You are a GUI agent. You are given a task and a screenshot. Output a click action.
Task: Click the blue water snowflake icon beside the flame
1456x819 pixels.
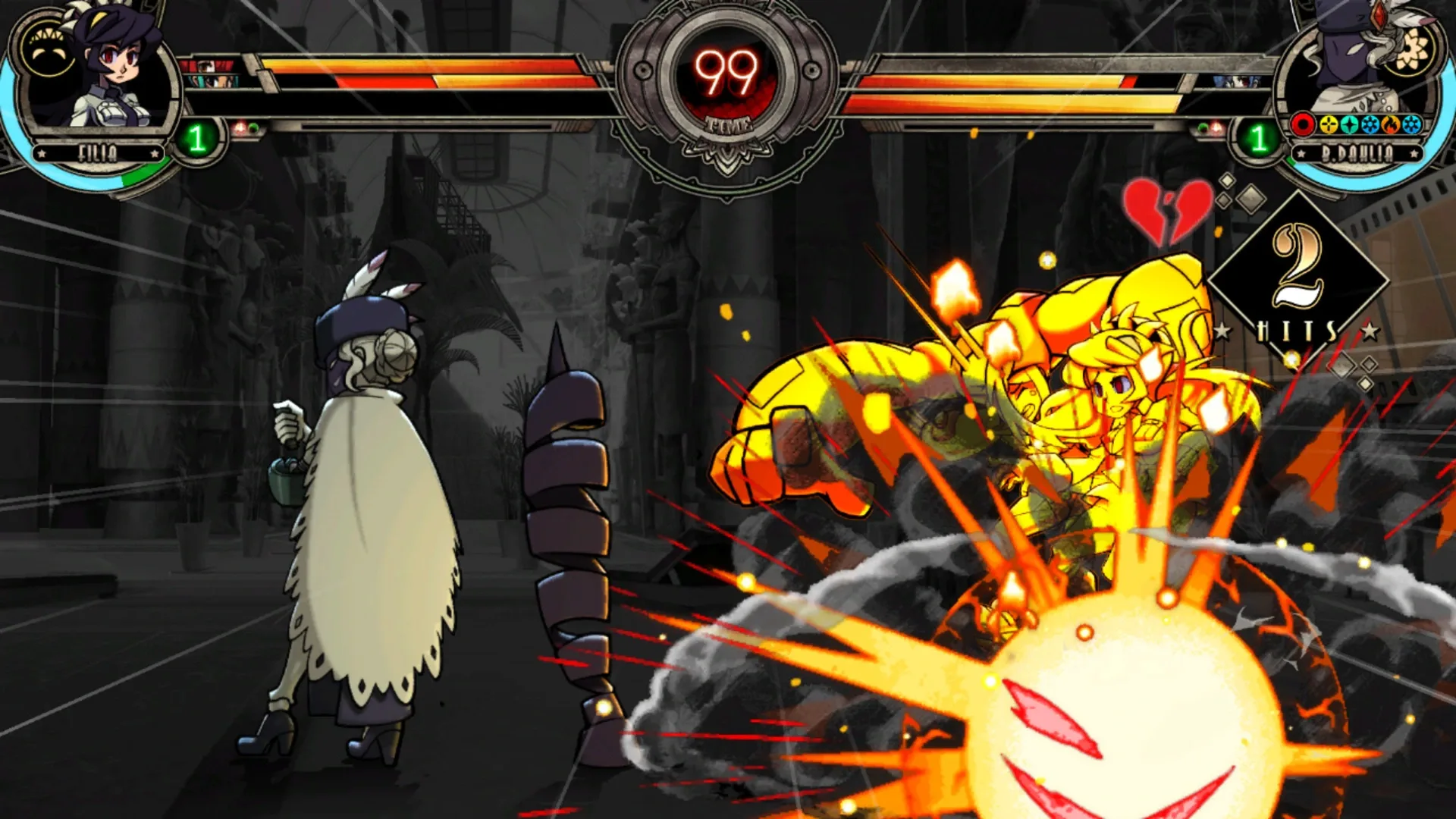click(x=1370, y=124)
